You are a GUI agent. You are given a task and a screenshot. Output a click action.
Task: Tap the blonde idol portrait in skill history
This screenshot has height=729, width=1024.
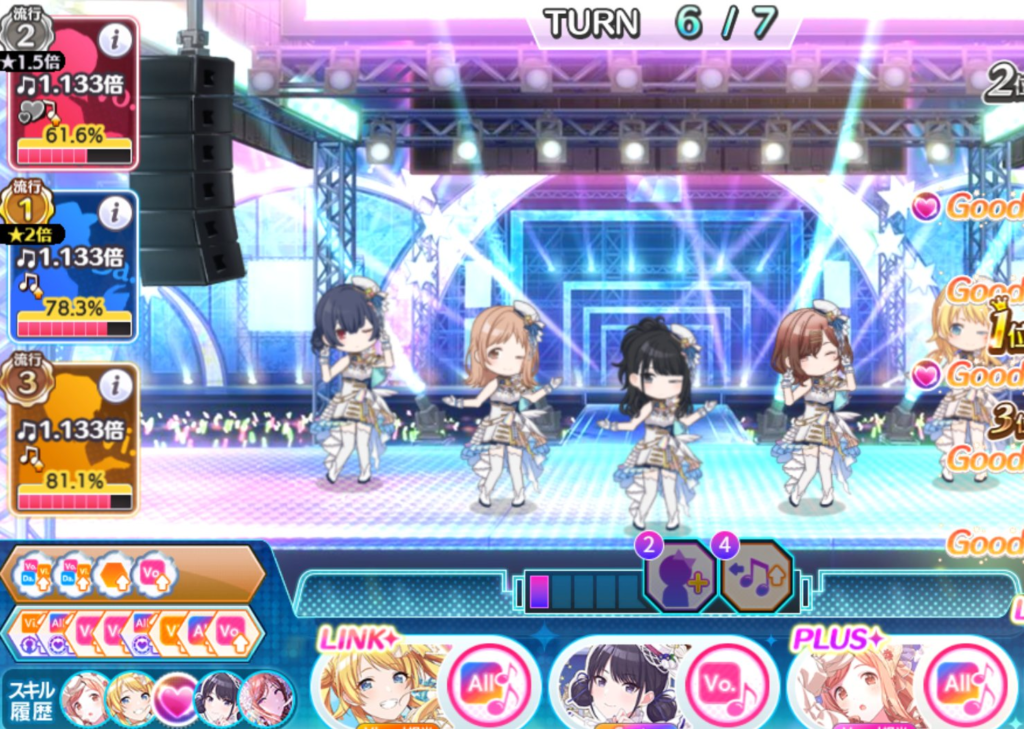[130, 698]
